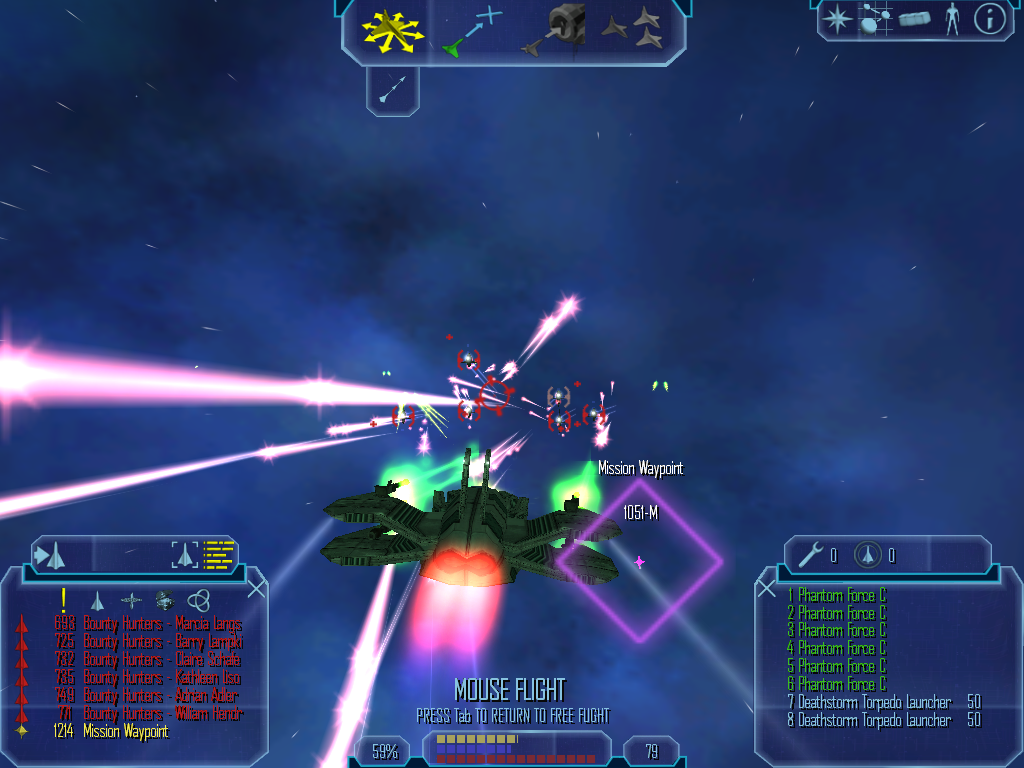The height and width of the screenshot is (768, 1024).
Task: Select the yellow multi-arrow maneuver icon
Action: click(x=390, y=30)
